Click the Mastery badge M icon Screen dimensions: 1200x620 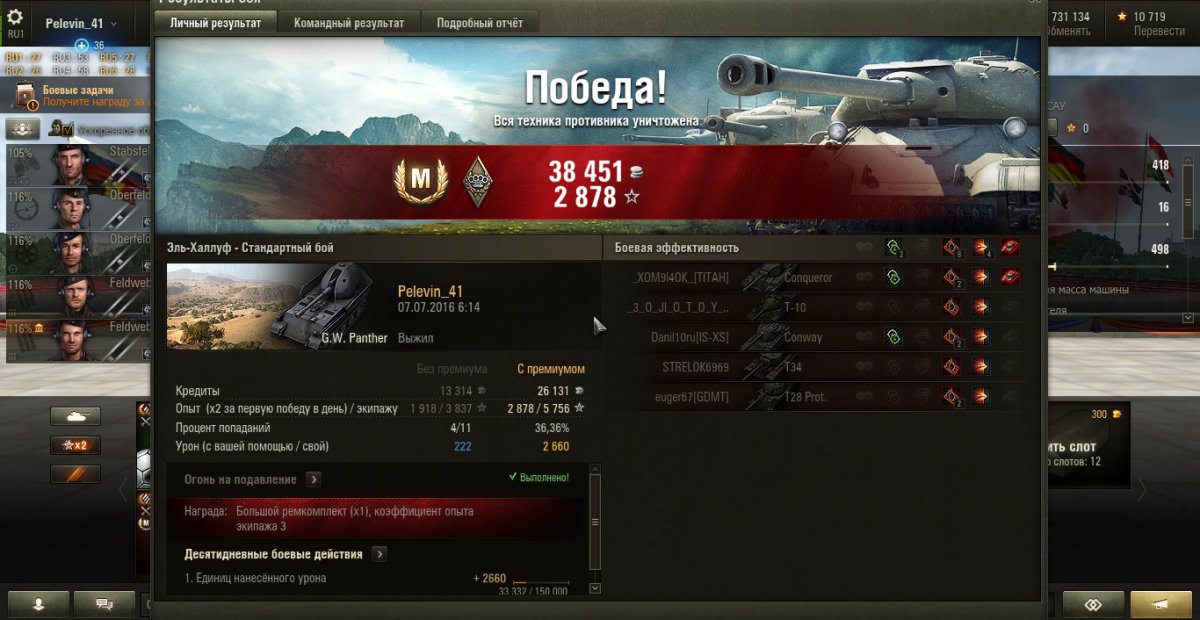(x=421, y=180)
